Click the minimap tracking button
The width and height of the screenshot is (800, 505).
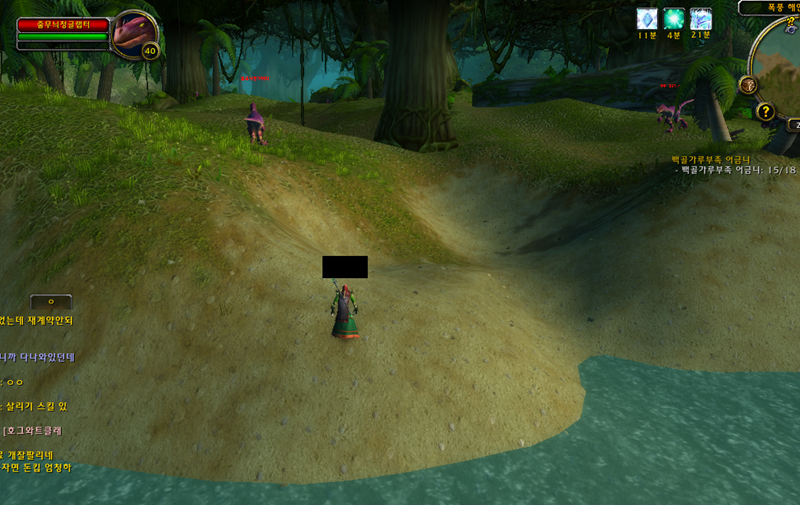(747, 85)
